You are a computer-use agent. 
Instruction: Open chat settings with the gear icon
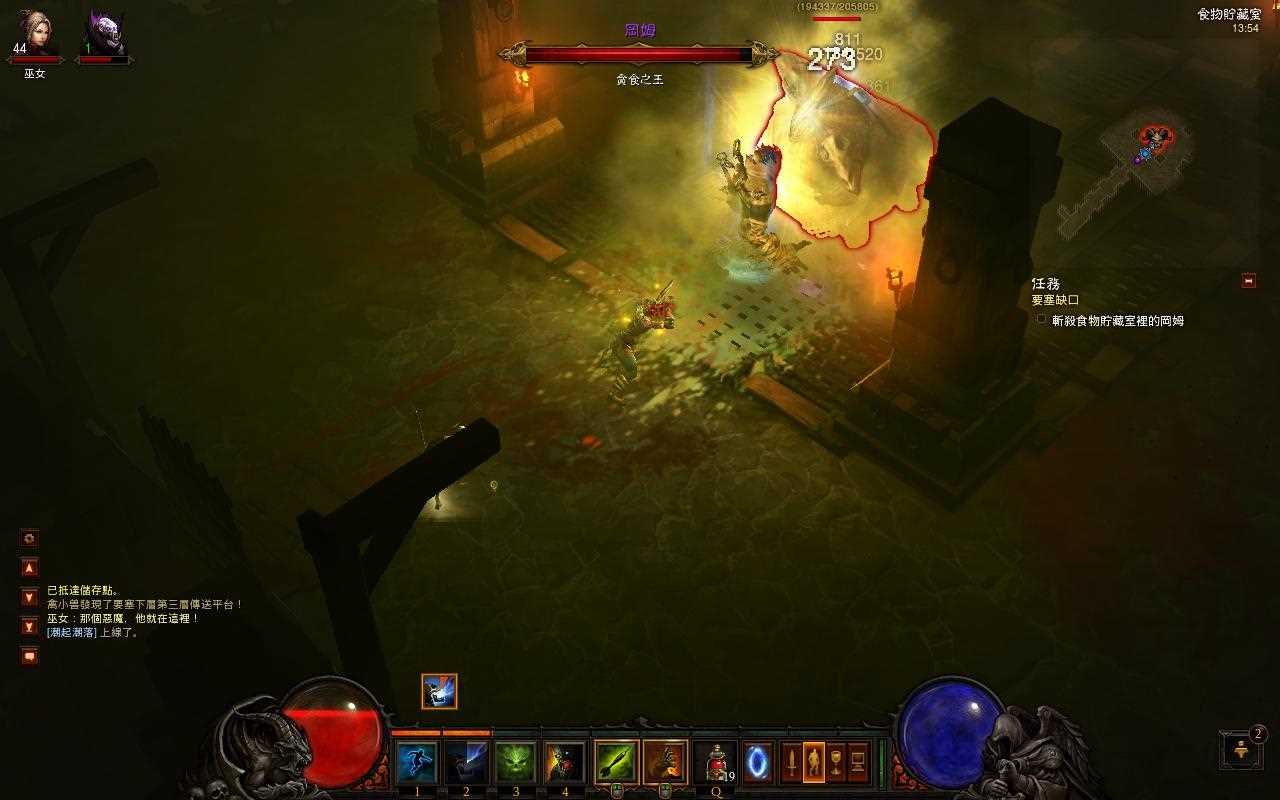point(29,538)
